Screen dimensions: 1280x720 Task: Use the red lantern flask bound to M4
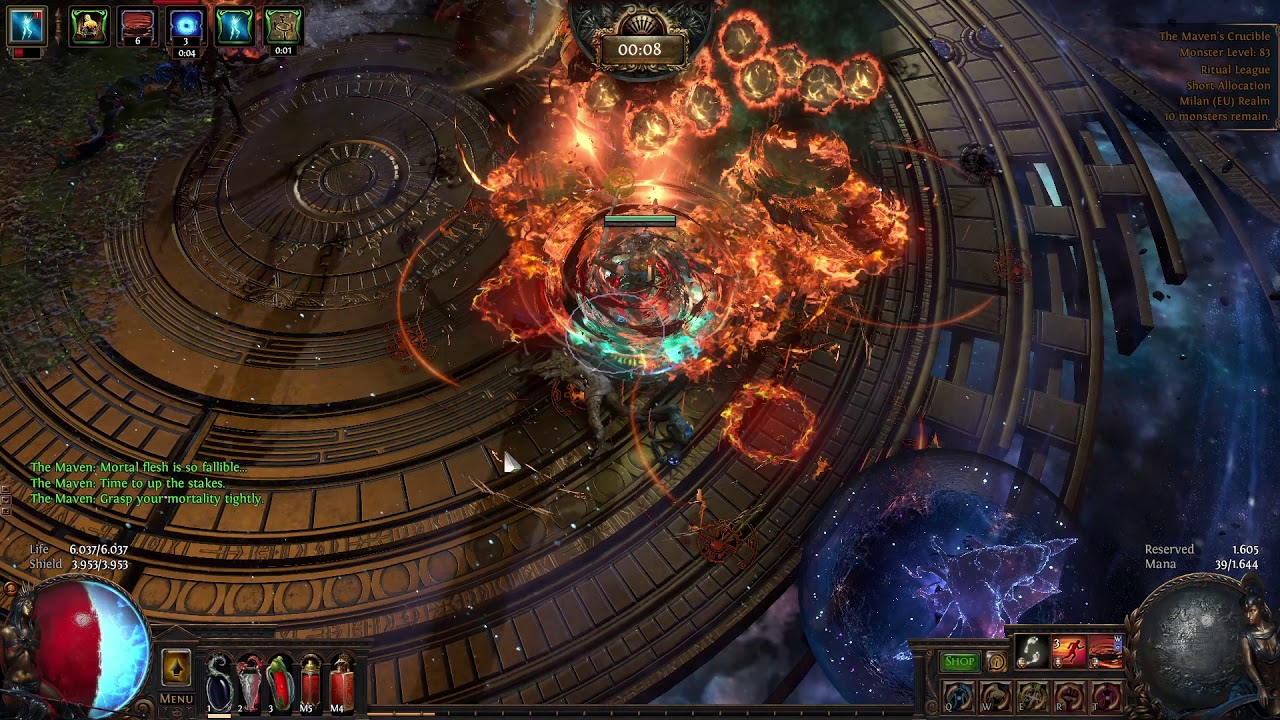click(341, 682)
